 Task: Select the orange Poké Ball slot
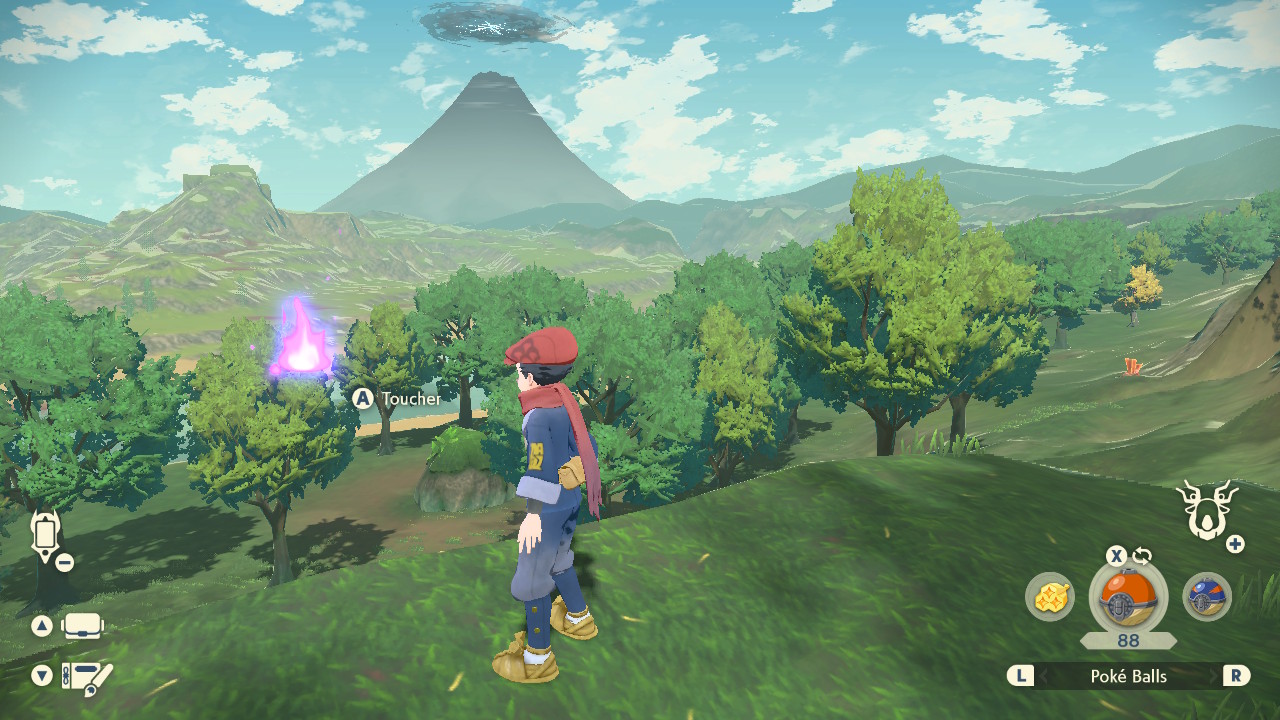point(1128,597)
